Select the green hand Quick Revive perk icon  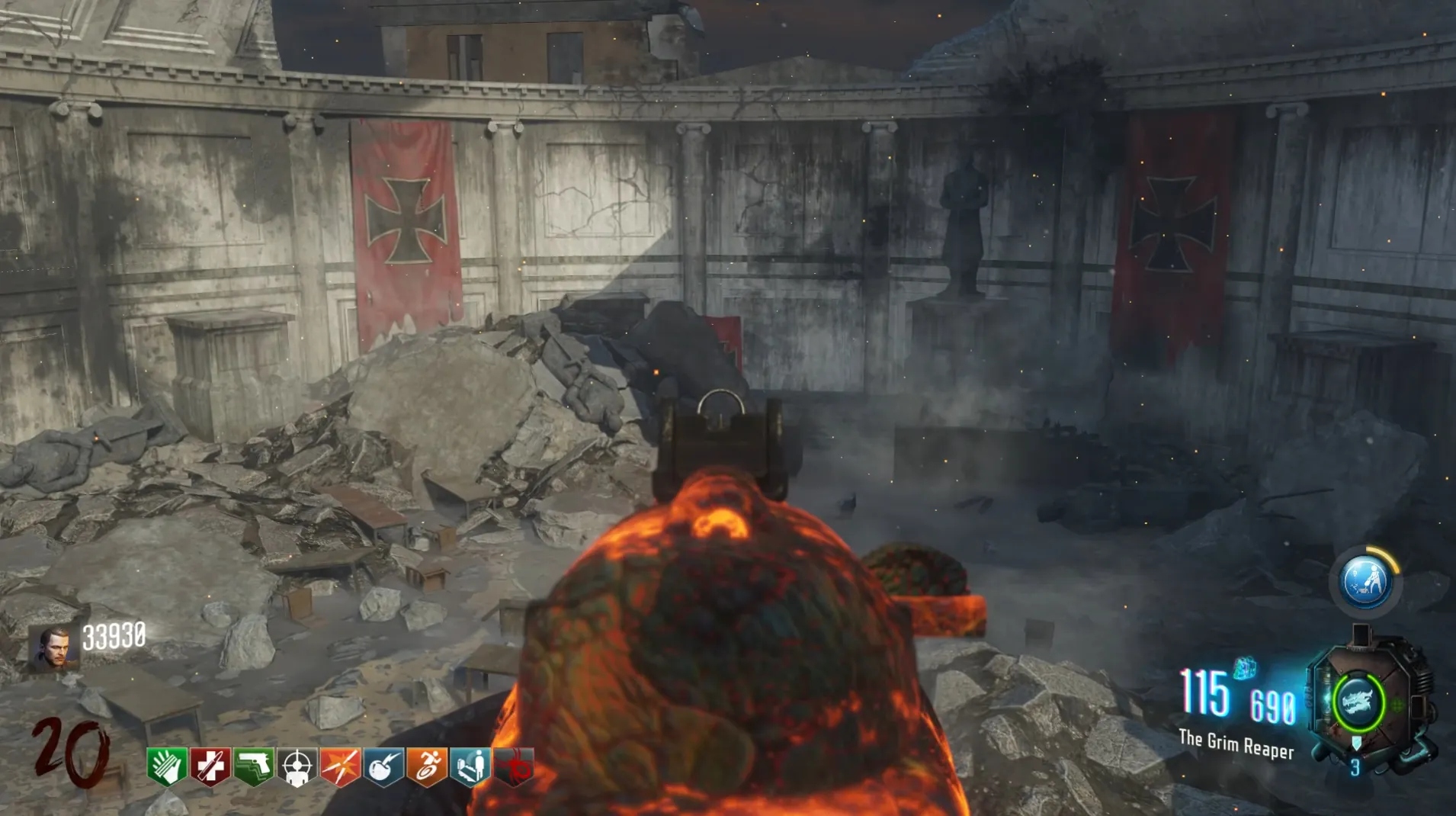(167, 766)
